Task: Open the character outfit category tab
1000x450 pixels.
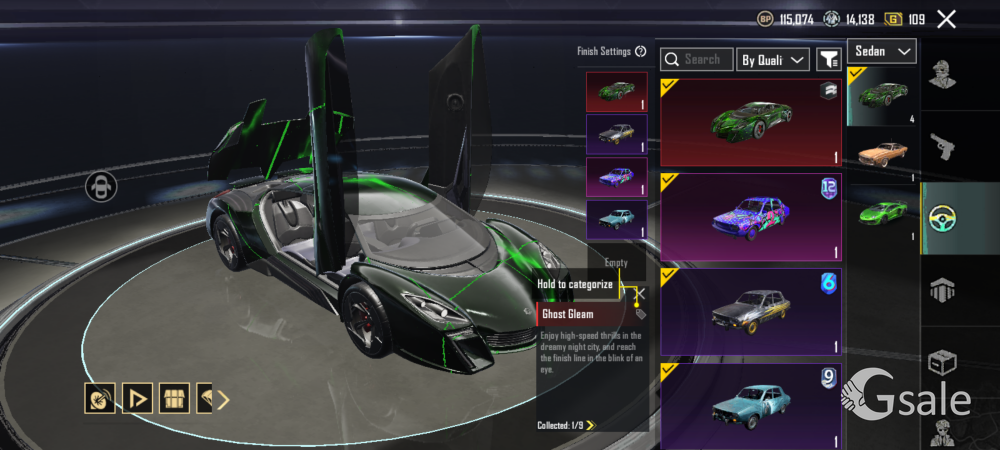Action: (943, 75)
